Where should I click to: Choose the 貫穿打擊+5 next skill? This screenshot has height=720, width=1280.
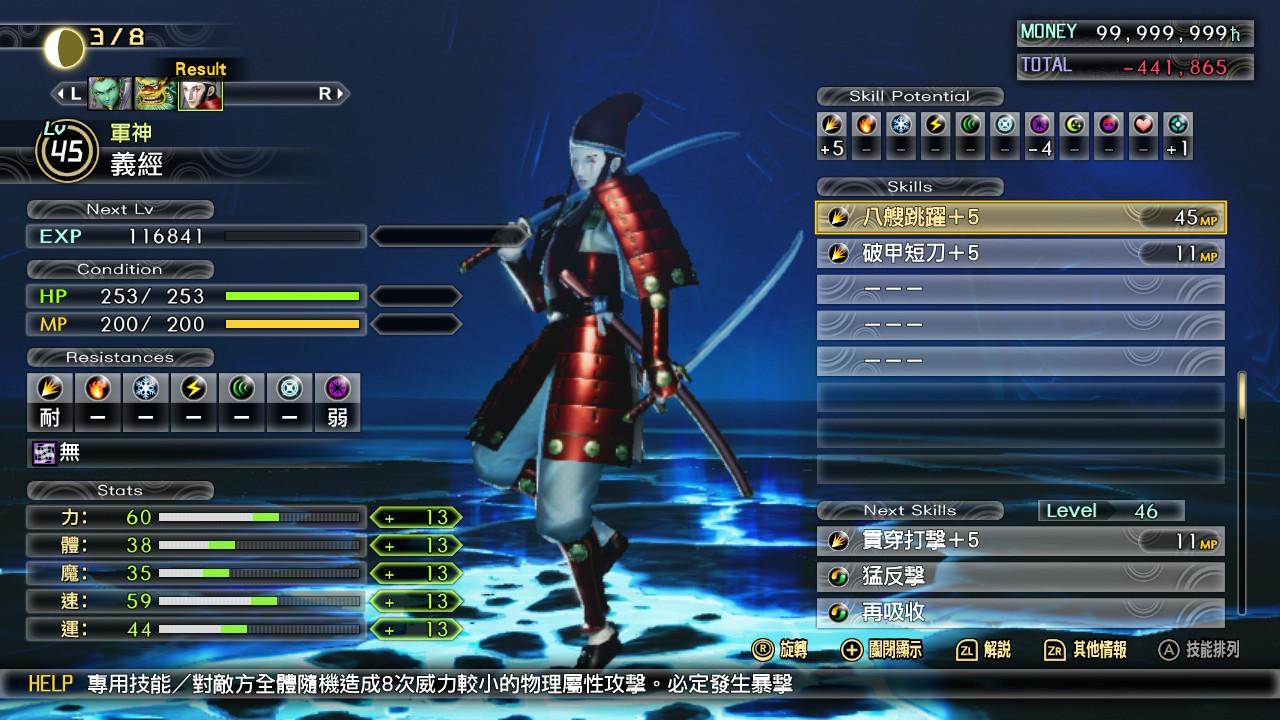(x=1020, y=541)
